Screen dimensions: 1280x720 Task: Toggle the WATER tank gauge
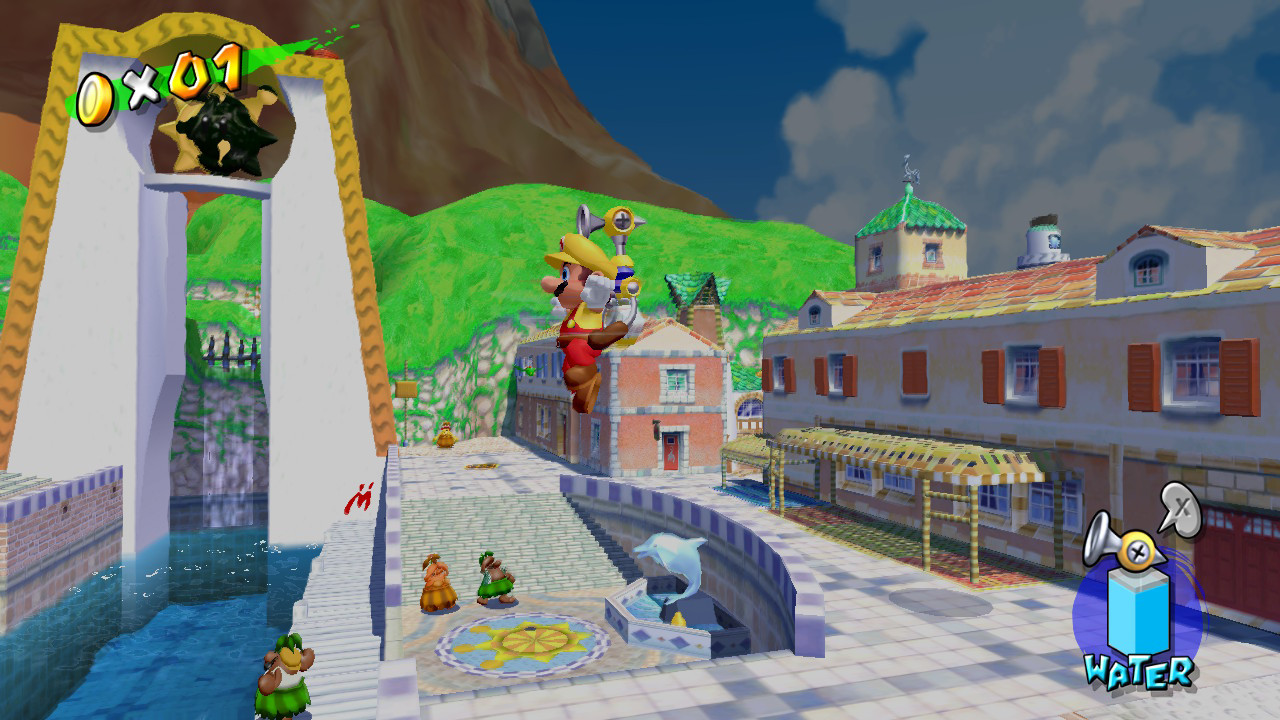1138,612
